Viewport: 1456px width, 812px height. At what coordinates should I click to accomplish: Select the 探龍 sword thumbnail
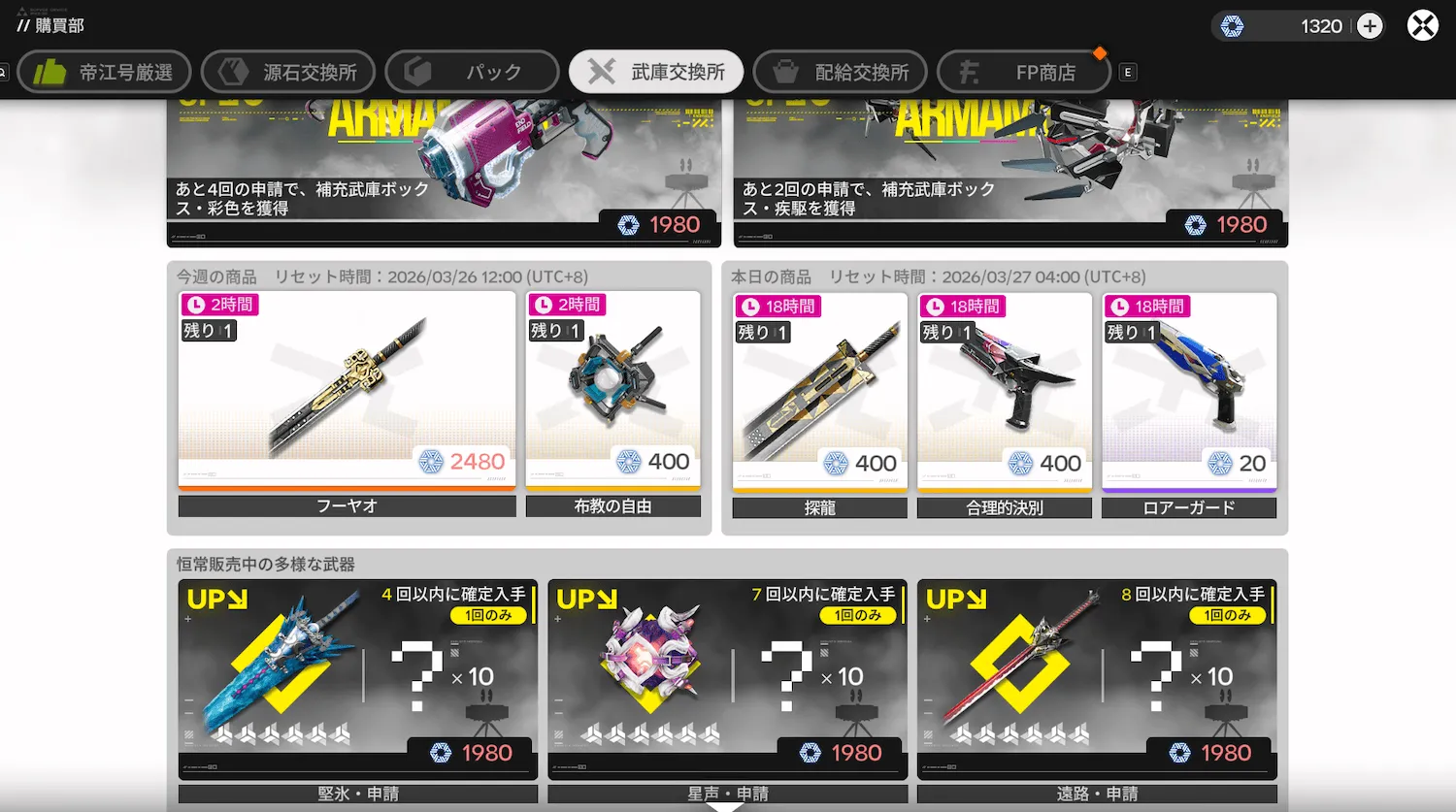(x=818, y=393)
